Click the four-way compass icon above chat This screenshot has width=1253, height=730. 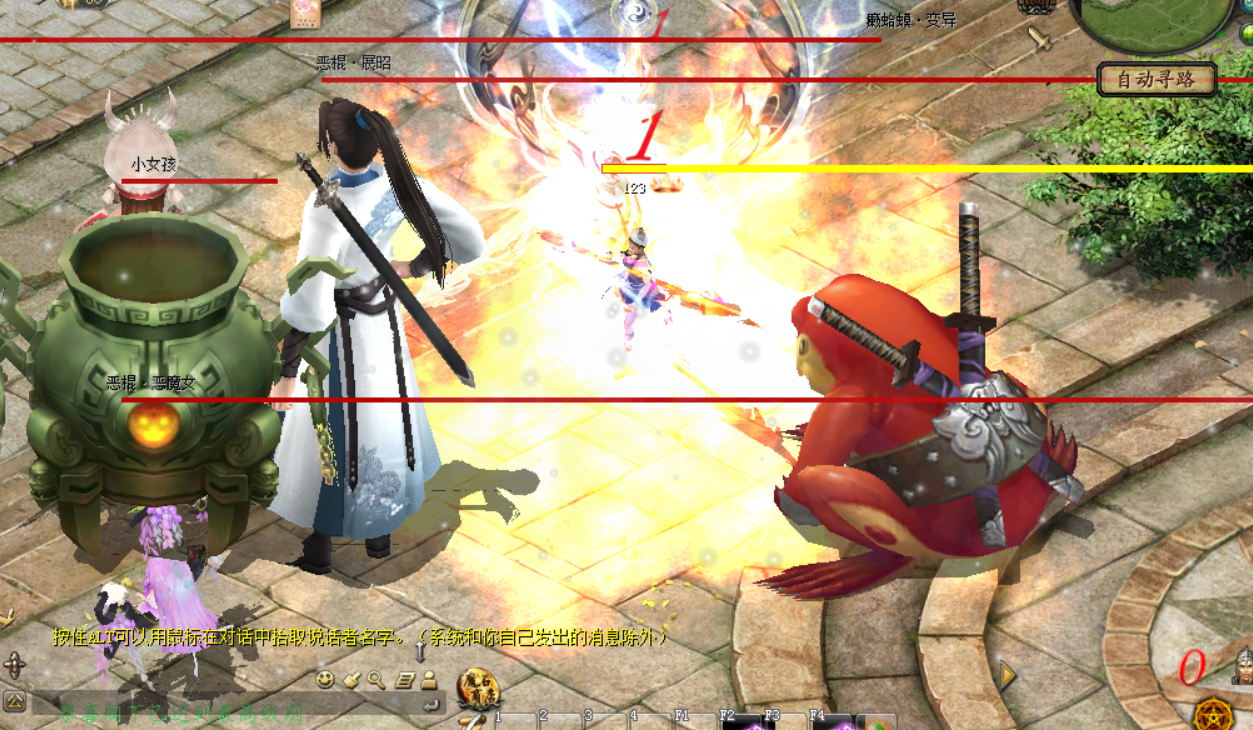click(14, 665)
